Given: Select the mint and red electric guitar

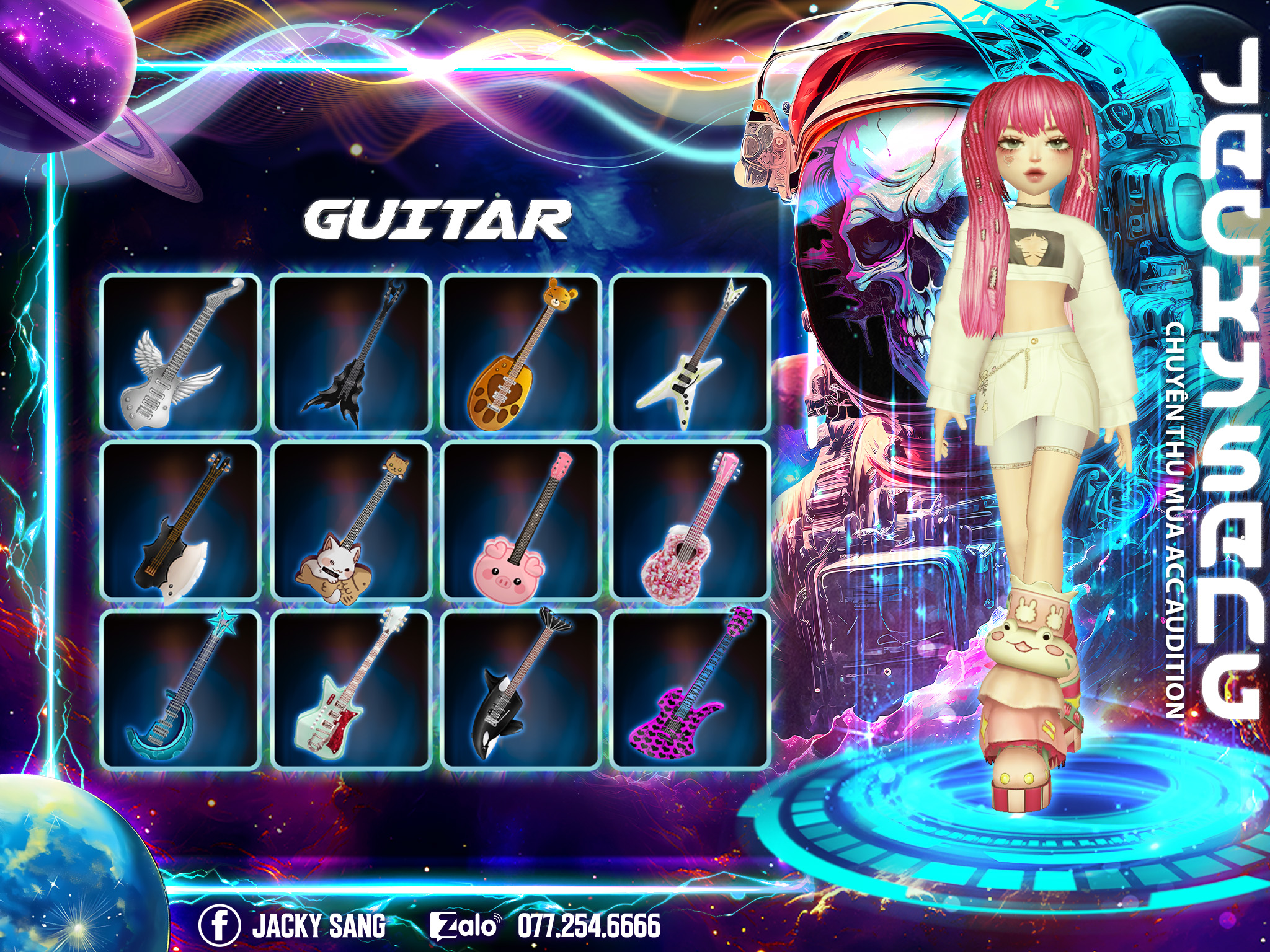Looking at the screenshot, I should [351, 689].
